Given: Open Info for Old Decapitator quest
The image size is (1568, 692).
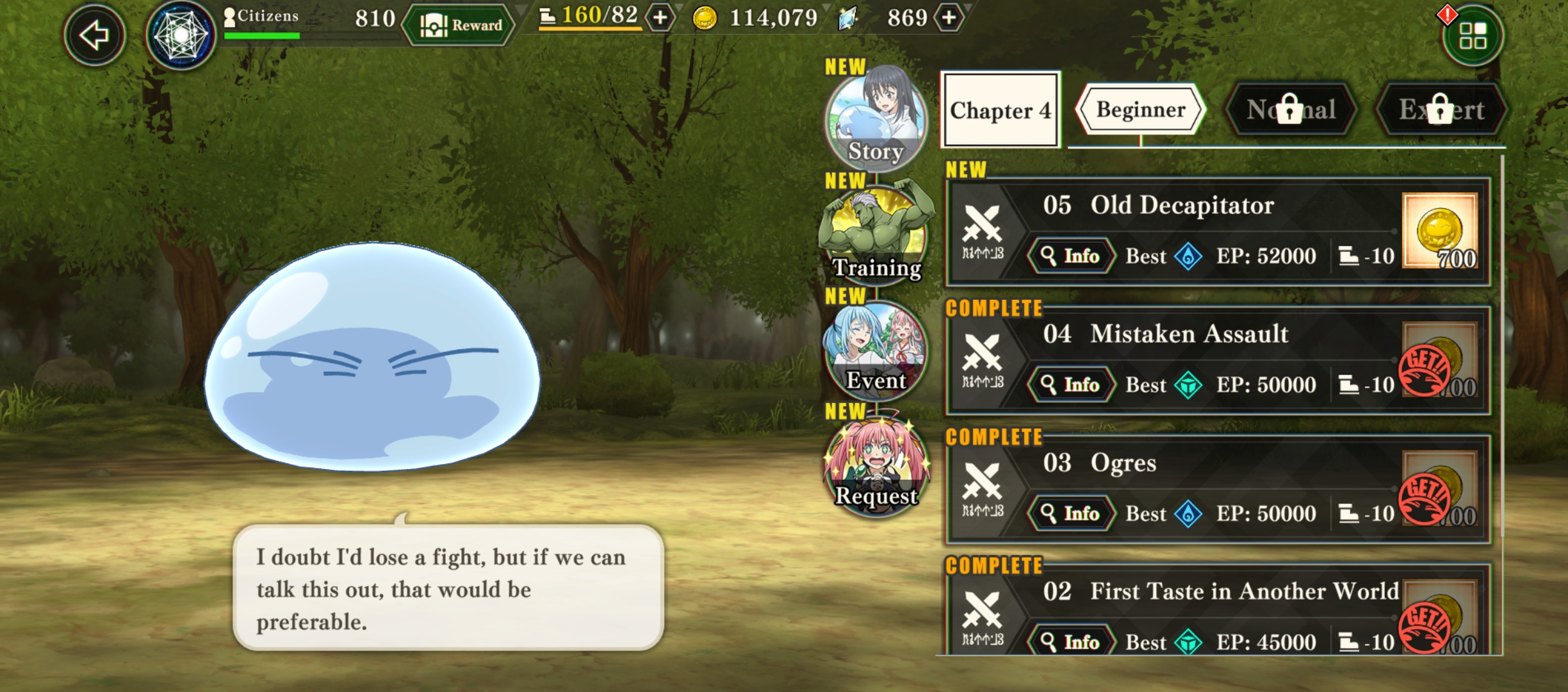Looking at the screenshot, I should coord(1070,256).
